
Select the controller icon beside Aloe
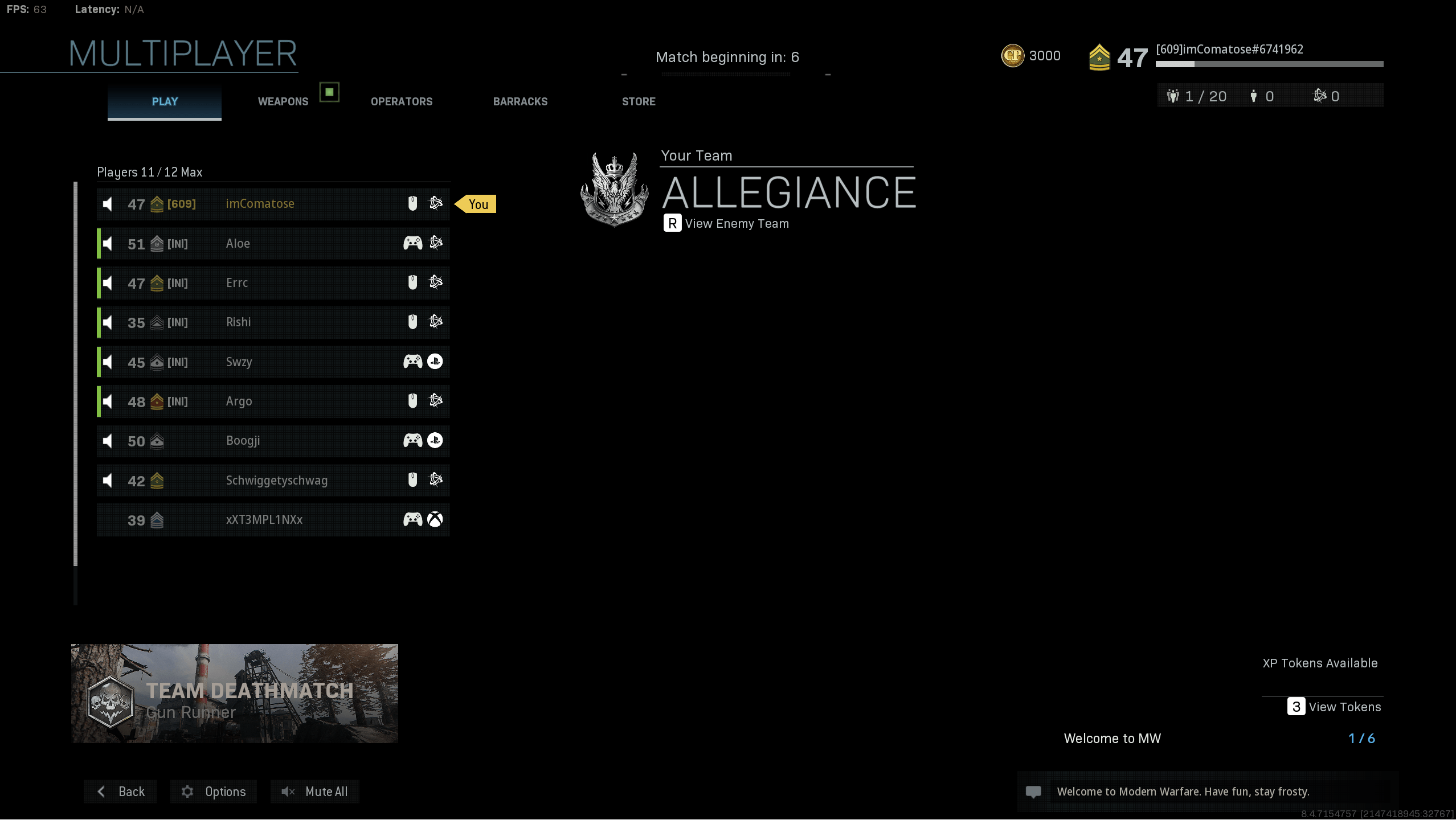pyautogui.click(x=412, y=243)
